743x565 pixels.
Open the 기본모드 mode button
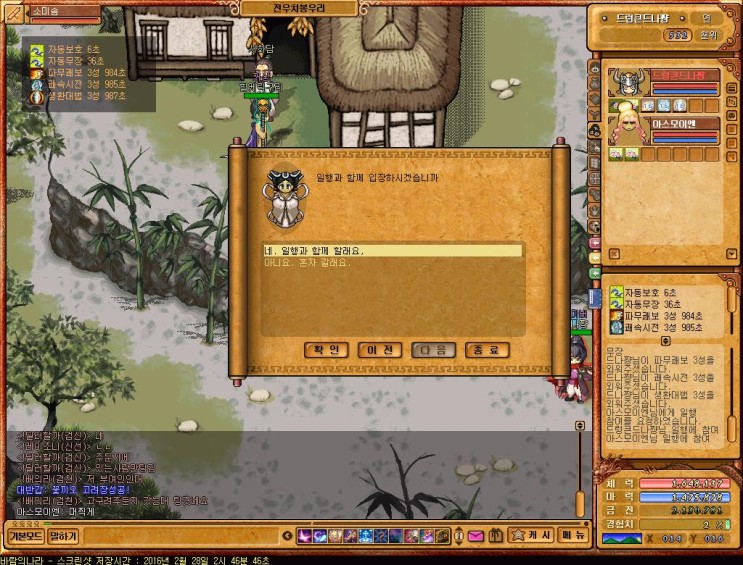(x=25, y=536)
